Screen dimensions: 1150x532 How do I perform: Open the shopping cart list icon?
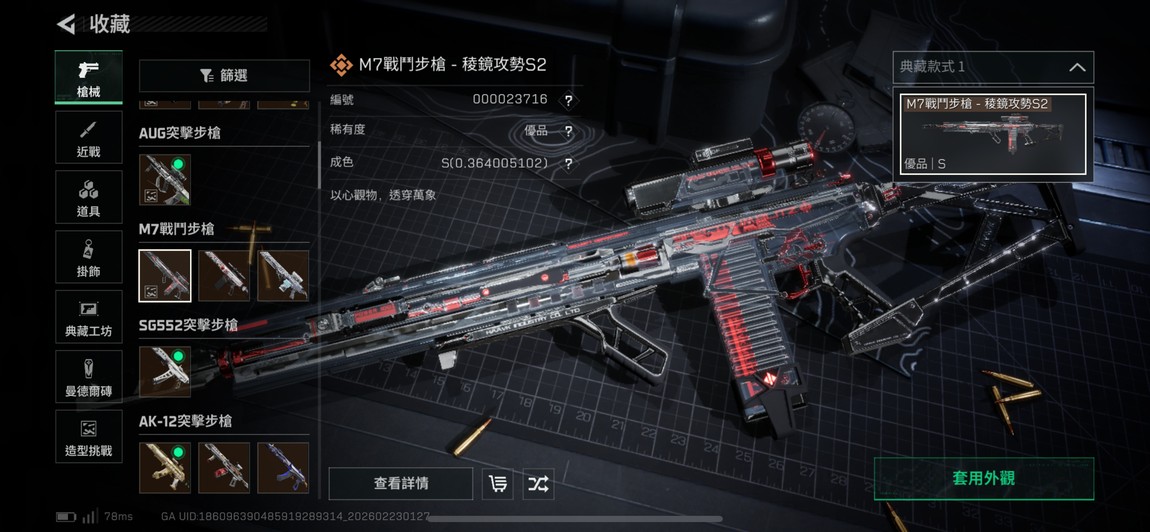pos(497,484)
